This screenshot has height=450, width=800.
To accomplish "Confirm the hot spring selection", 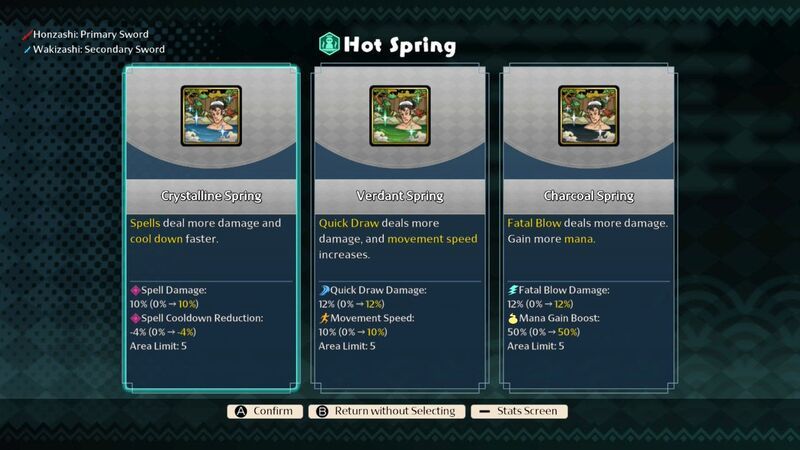I will pyautogui.click(x=266, y=411).
